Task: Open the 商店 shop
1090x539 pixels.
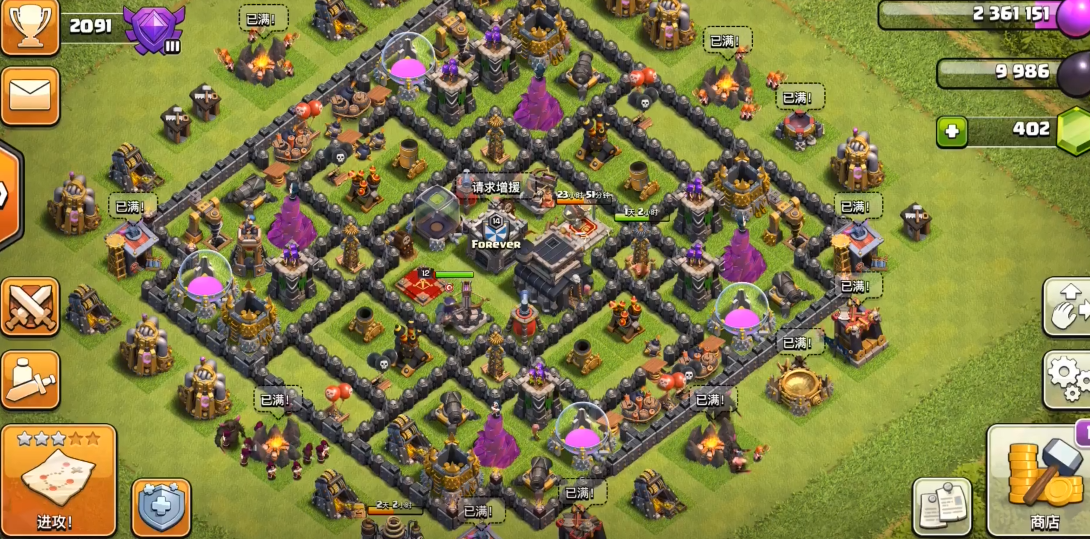Action: 1040,480
